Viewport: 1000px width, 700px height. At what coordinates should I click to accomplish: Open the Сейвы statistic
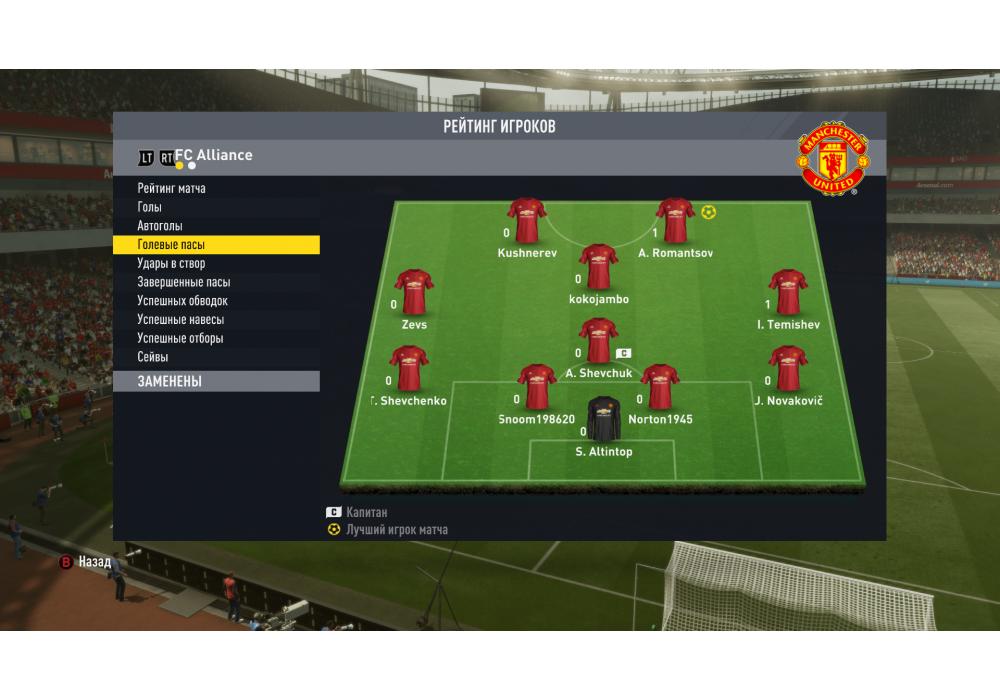153,357
